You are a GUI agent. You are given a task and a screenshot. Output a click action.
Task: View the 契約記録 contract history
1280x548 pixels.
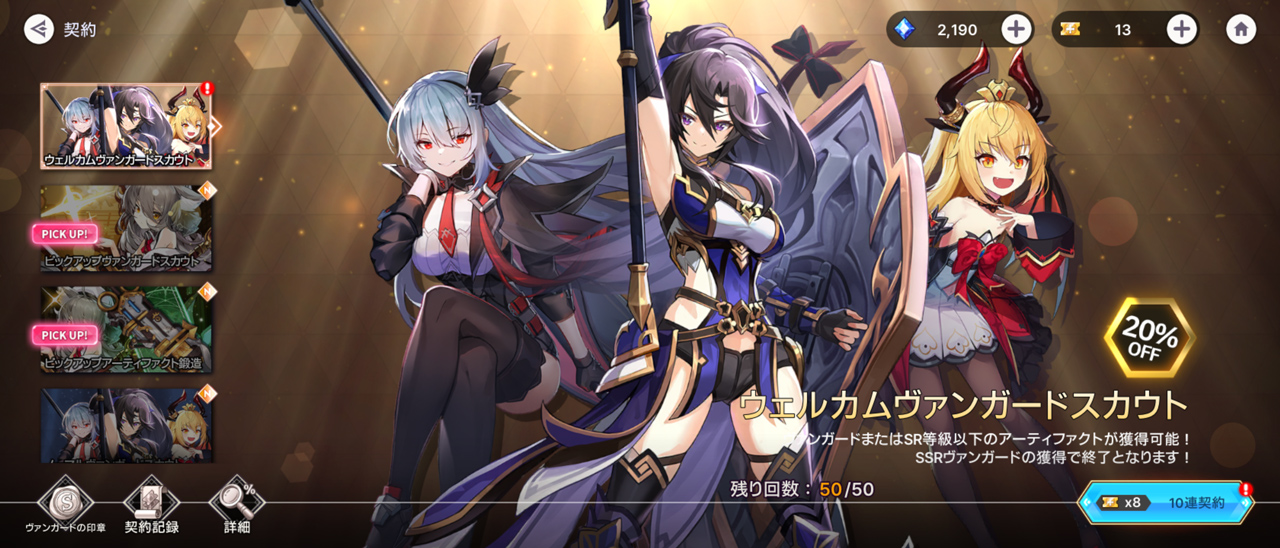click(x=151, y=505)
